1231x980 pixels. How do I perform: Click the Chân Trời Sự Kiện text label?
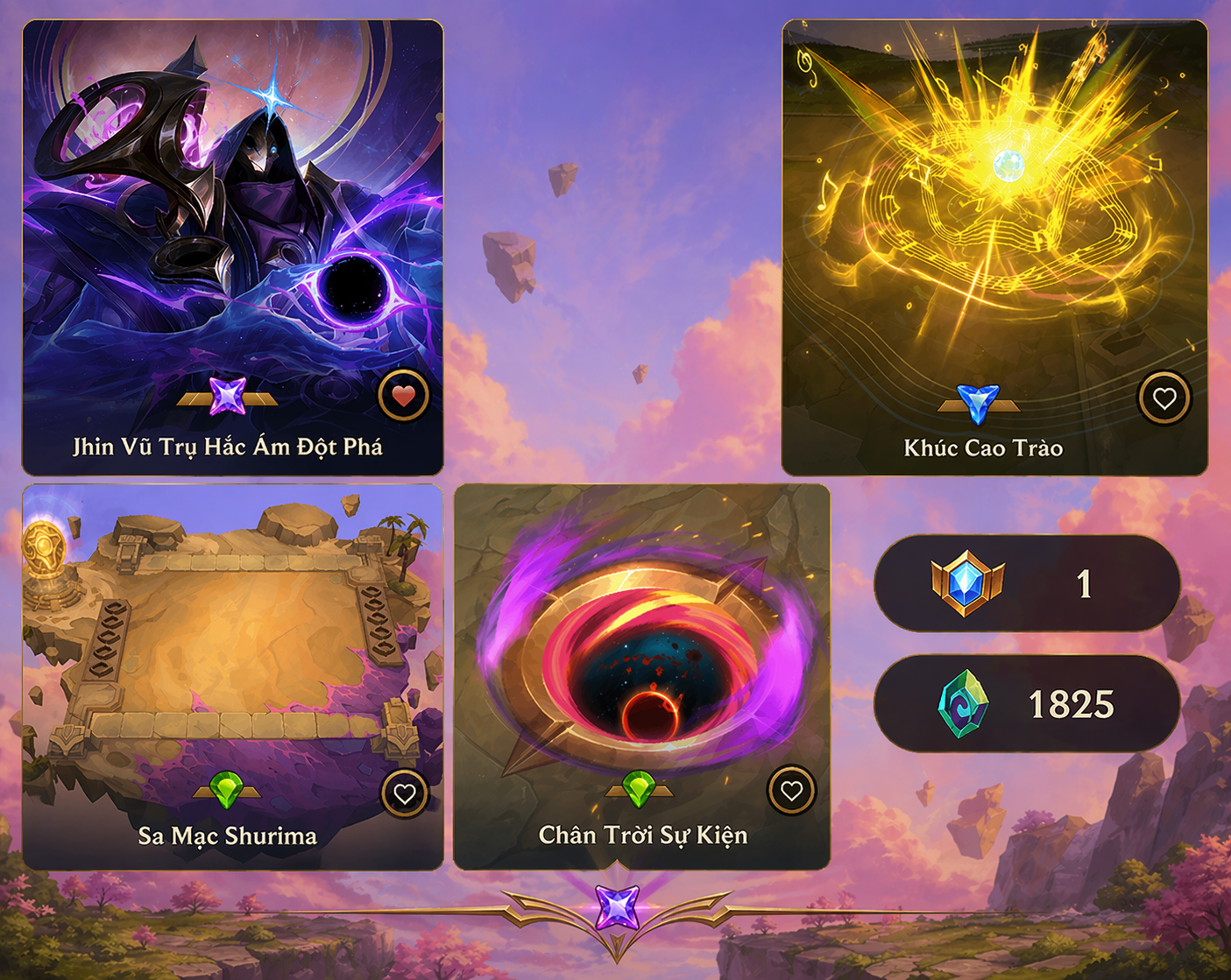[644, 835]
